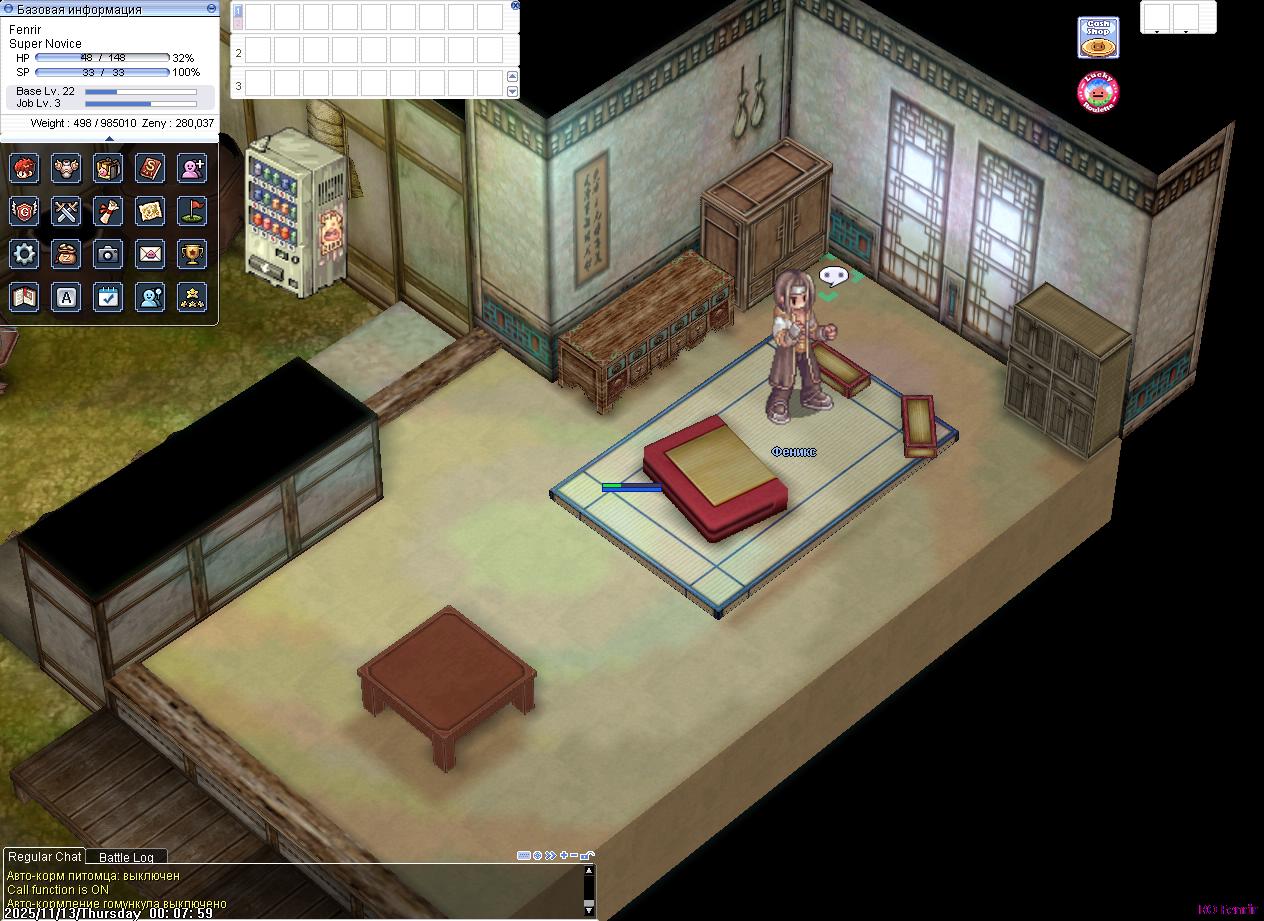Click the gift box inventory icon
Screen dimensions: 1264x921
108,168
